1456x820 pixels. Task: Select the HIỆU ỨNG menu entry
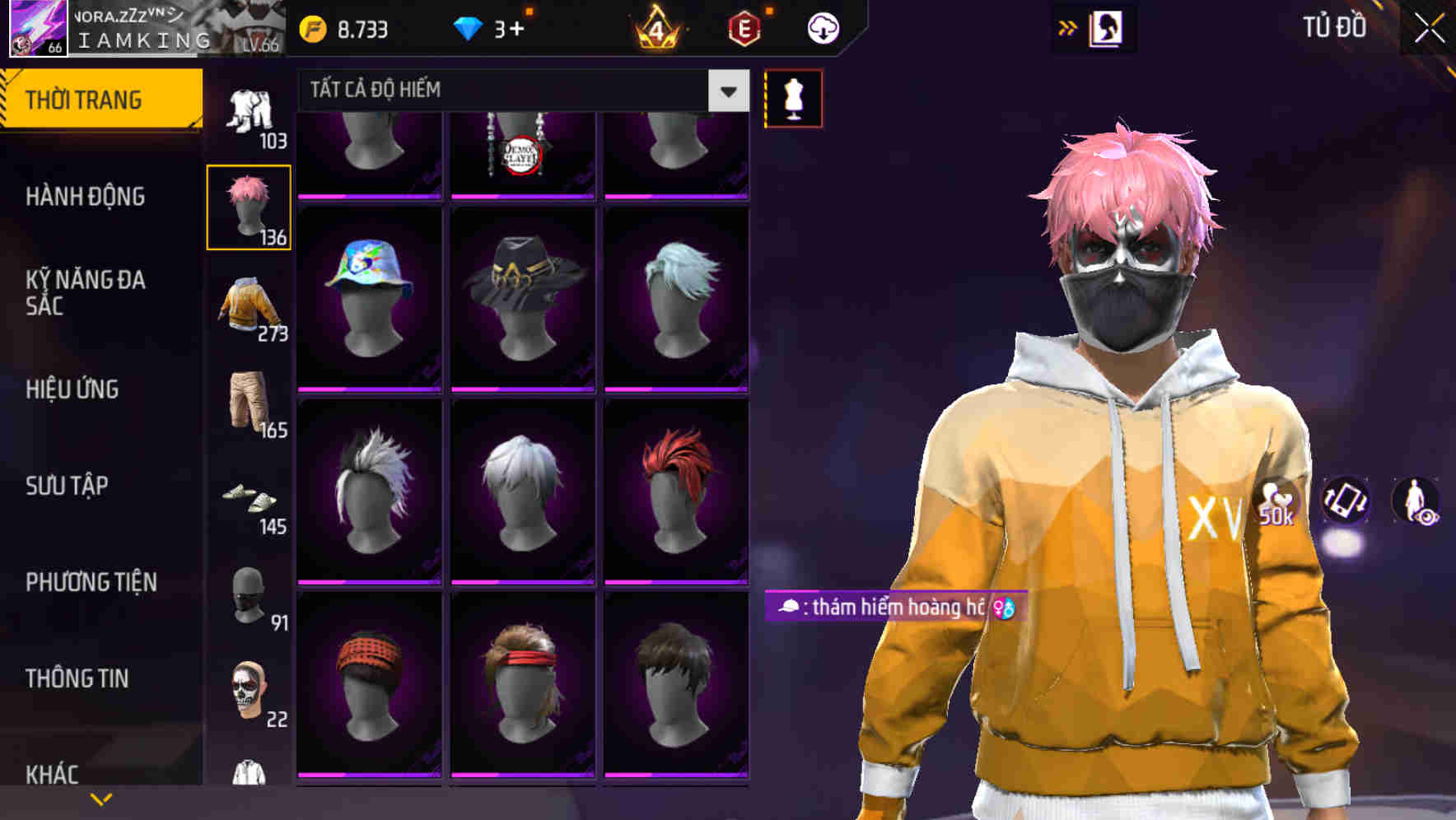tap(72, 389)
